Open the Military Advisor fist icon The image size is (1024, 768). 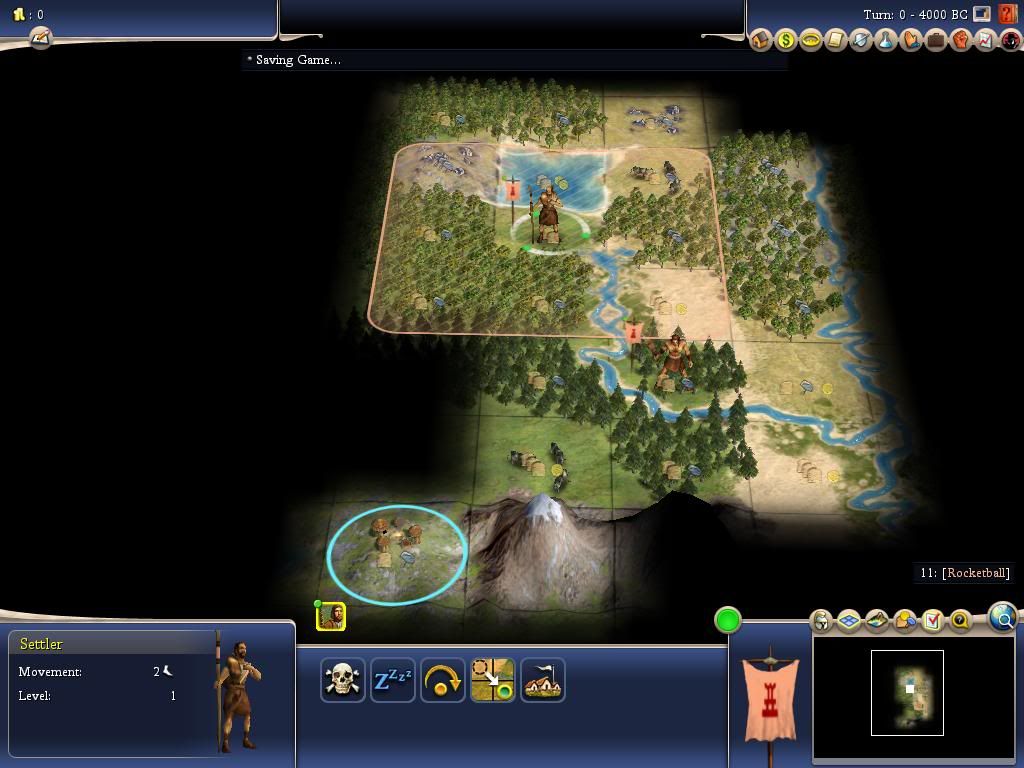[961, 40]
